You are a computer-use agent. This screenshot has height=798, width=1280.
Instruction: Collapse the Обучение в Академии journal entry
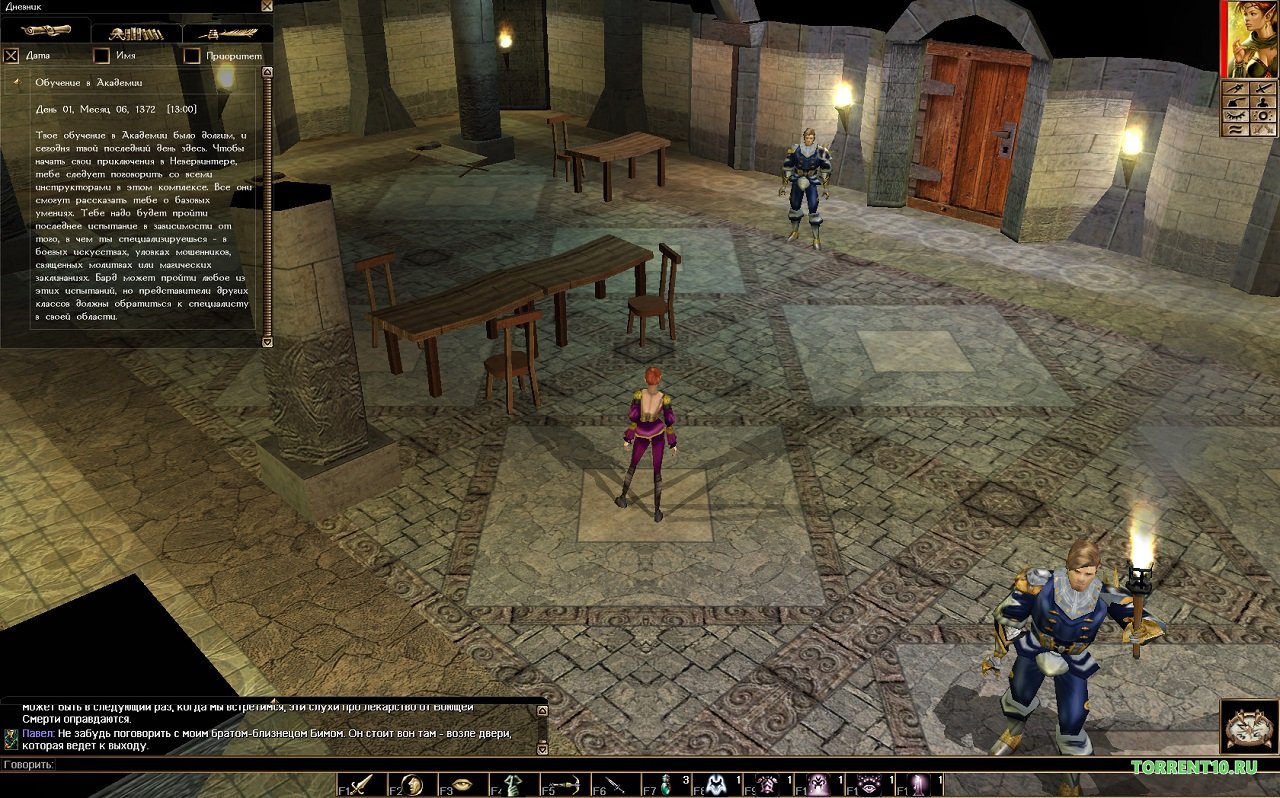(x=16, y=81)
